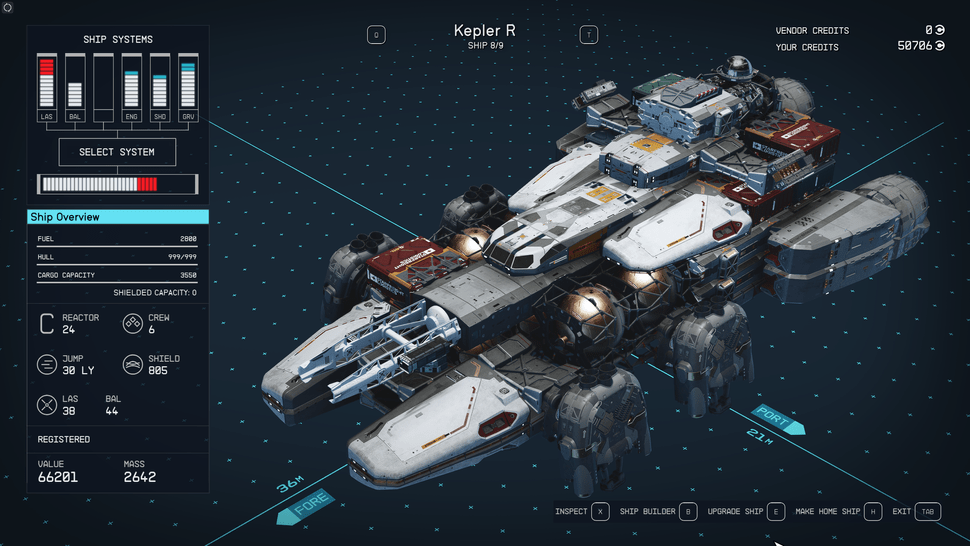The image size is (970, 546).
Task: Select the BAL weapon system bar
Action: click(x=74, y=84)
